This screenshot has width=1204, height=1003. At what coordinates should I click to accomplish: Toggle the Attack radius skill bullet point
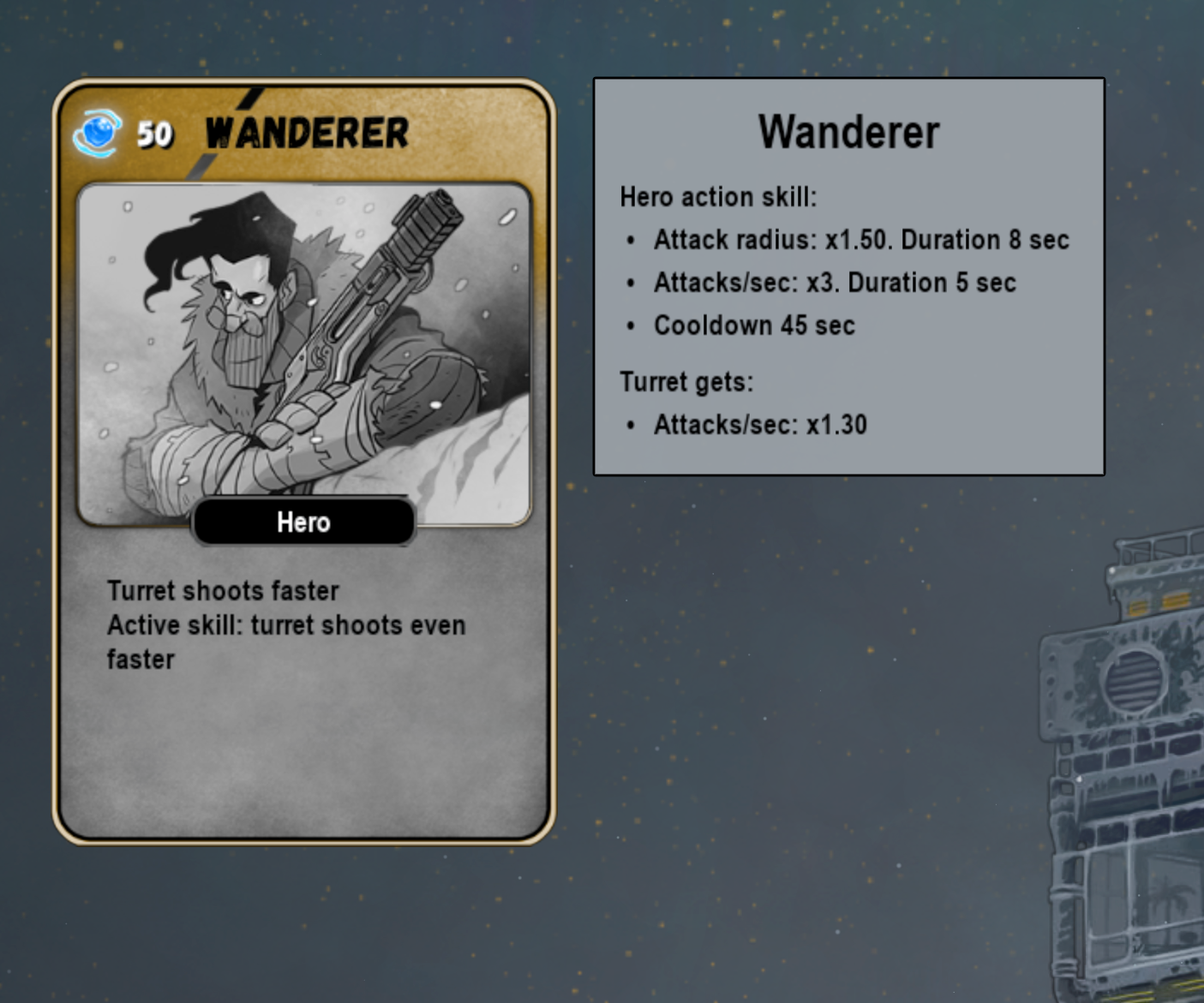click(x=861, y=240)
